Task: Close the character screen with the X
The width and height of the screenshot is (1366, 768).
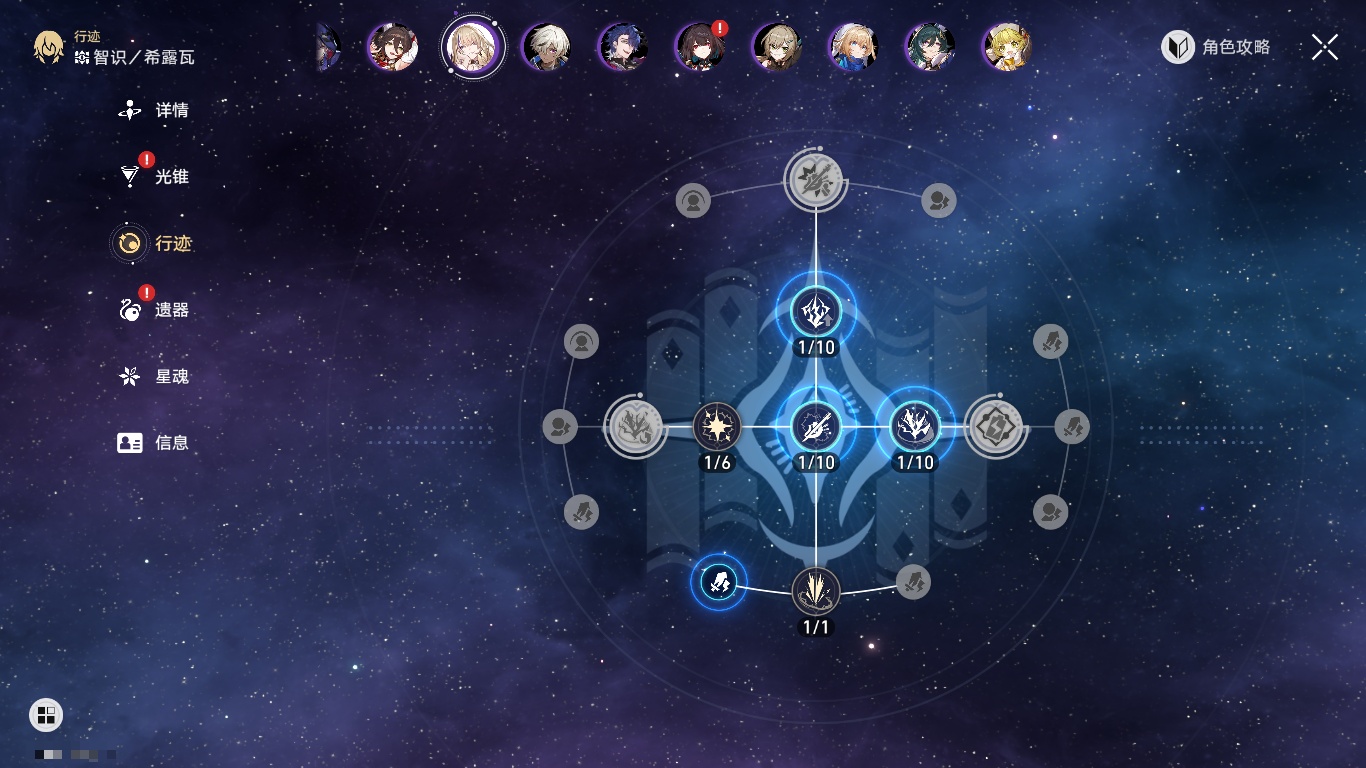Action: (1324, 47)
